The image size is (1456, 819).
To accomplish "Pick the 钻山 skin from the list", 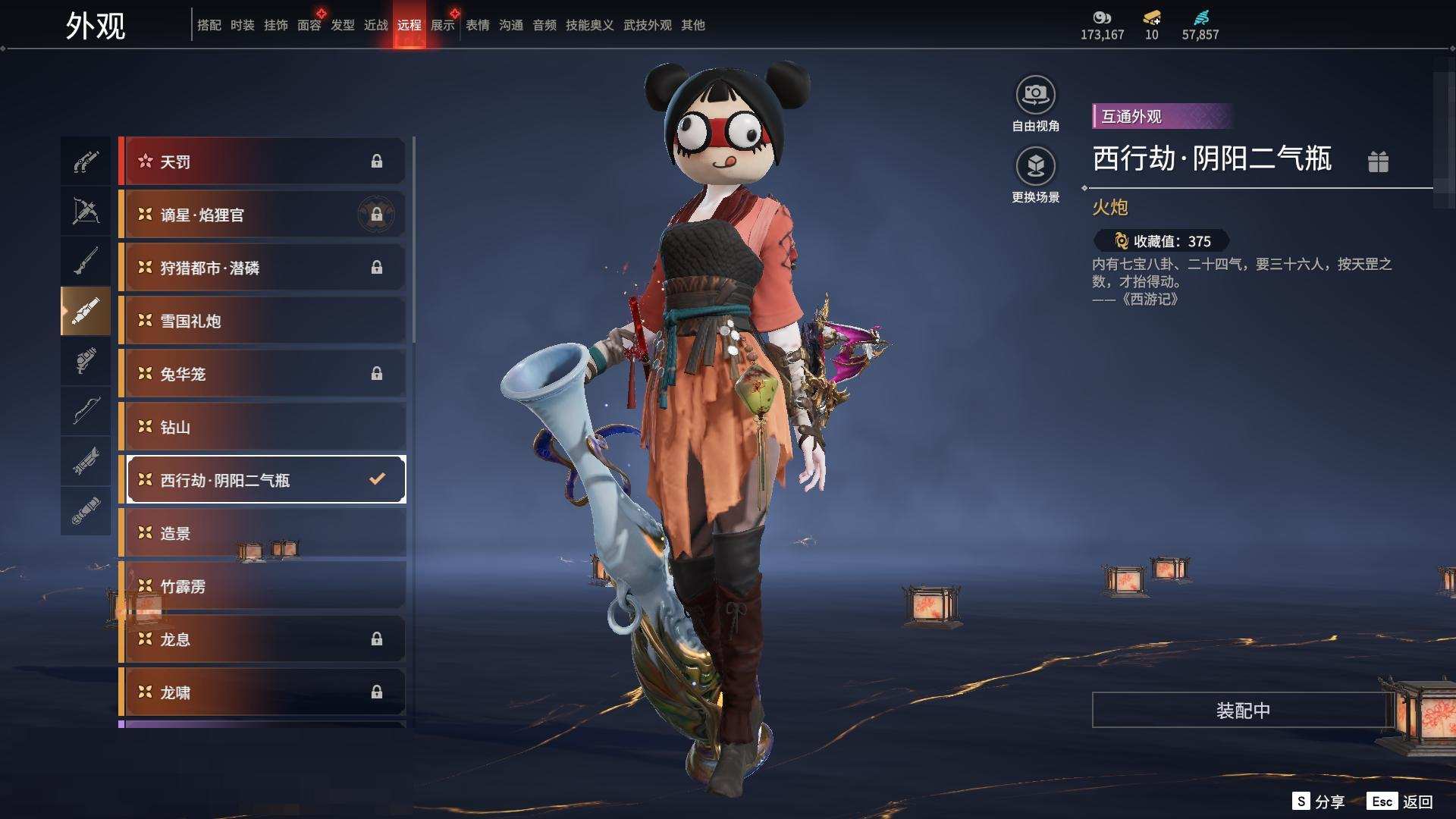I will tap(262, 427).
